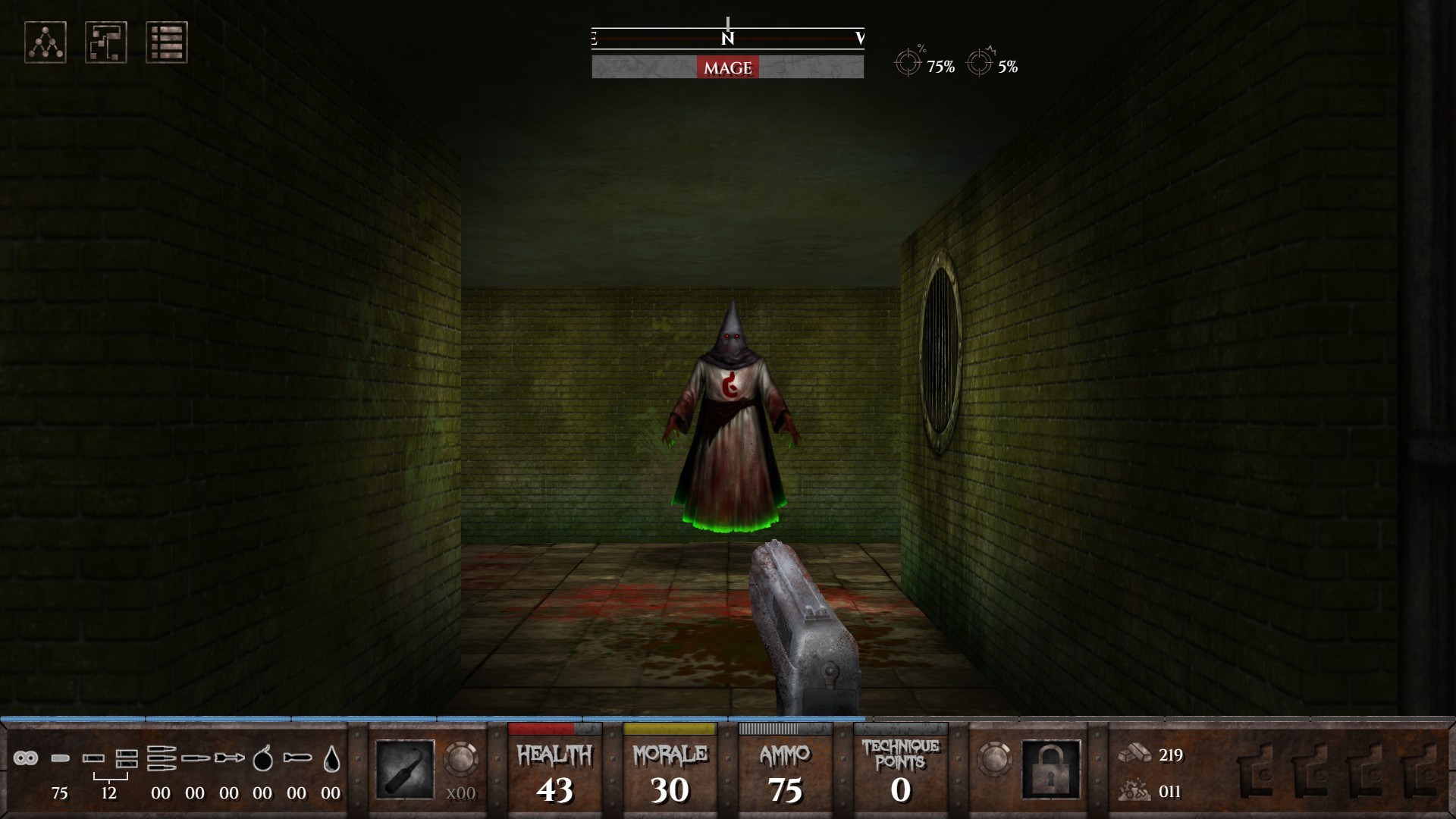This screenshot has width=1456, height=819.
Task: Select the infinity ammo type icon
Action: [x=26, y=758]
